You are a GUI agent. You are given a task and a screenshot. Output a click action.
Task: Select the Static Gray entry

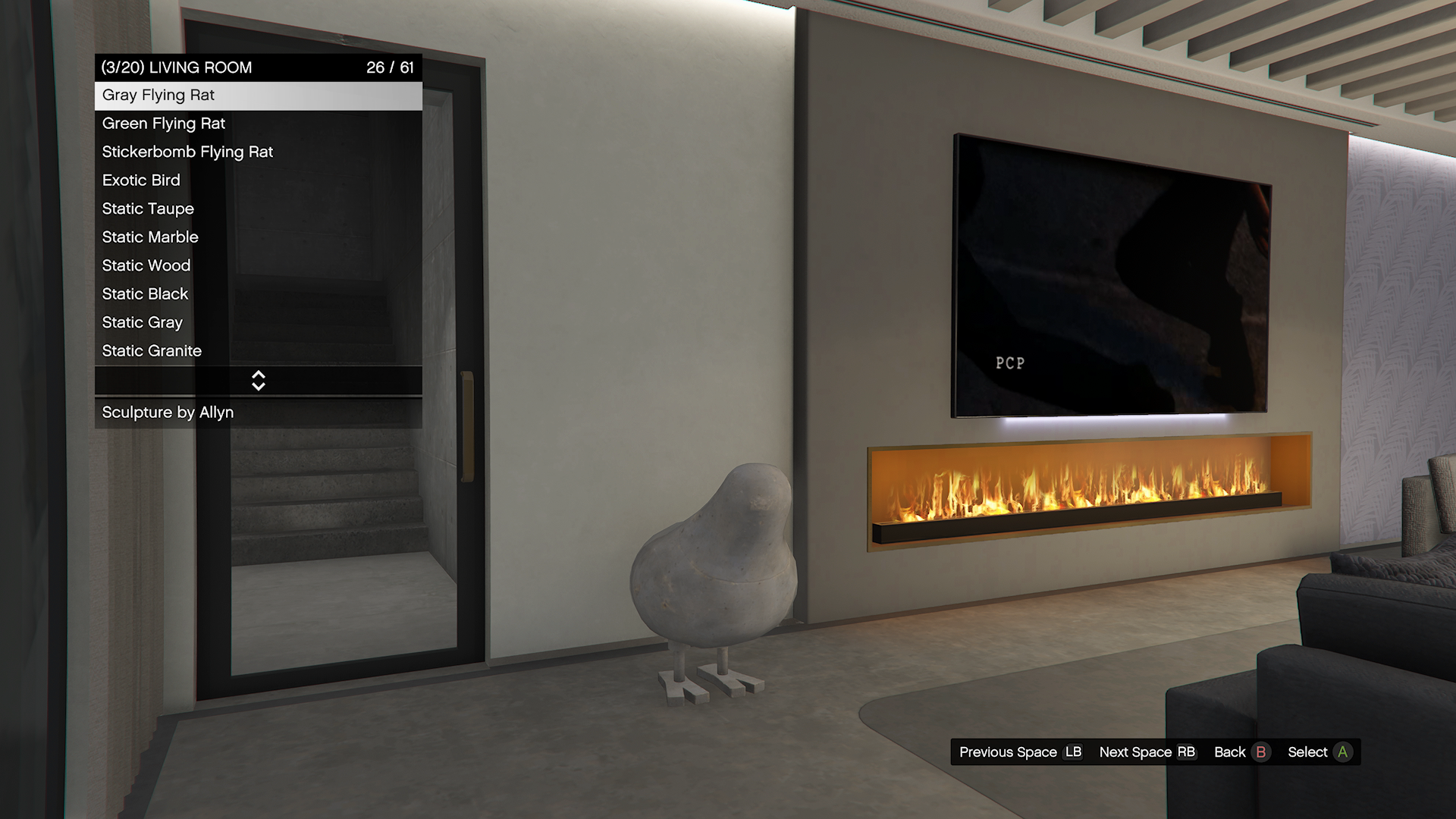click(x=258, y=323)
